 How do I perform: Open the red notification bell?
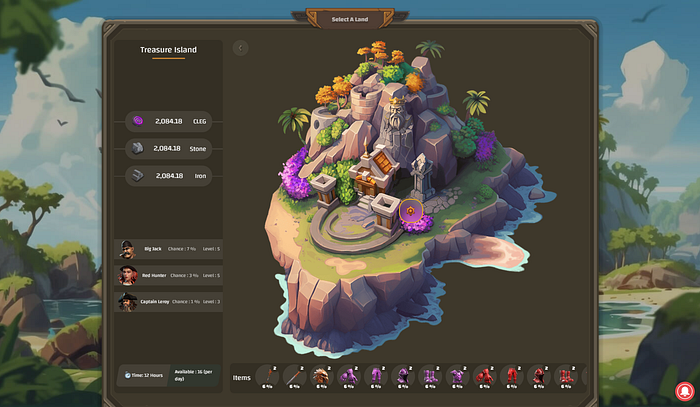coord(685,391)
